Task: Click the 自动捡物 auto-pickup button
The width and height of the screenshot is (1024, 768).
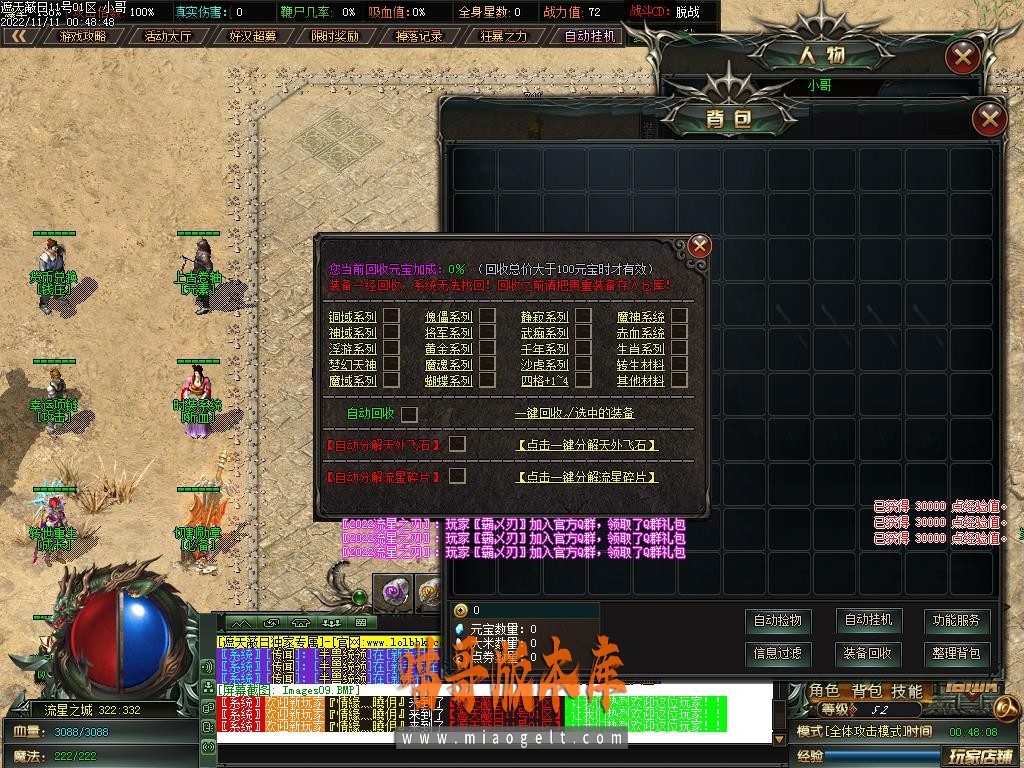Action: click(777, 621)
